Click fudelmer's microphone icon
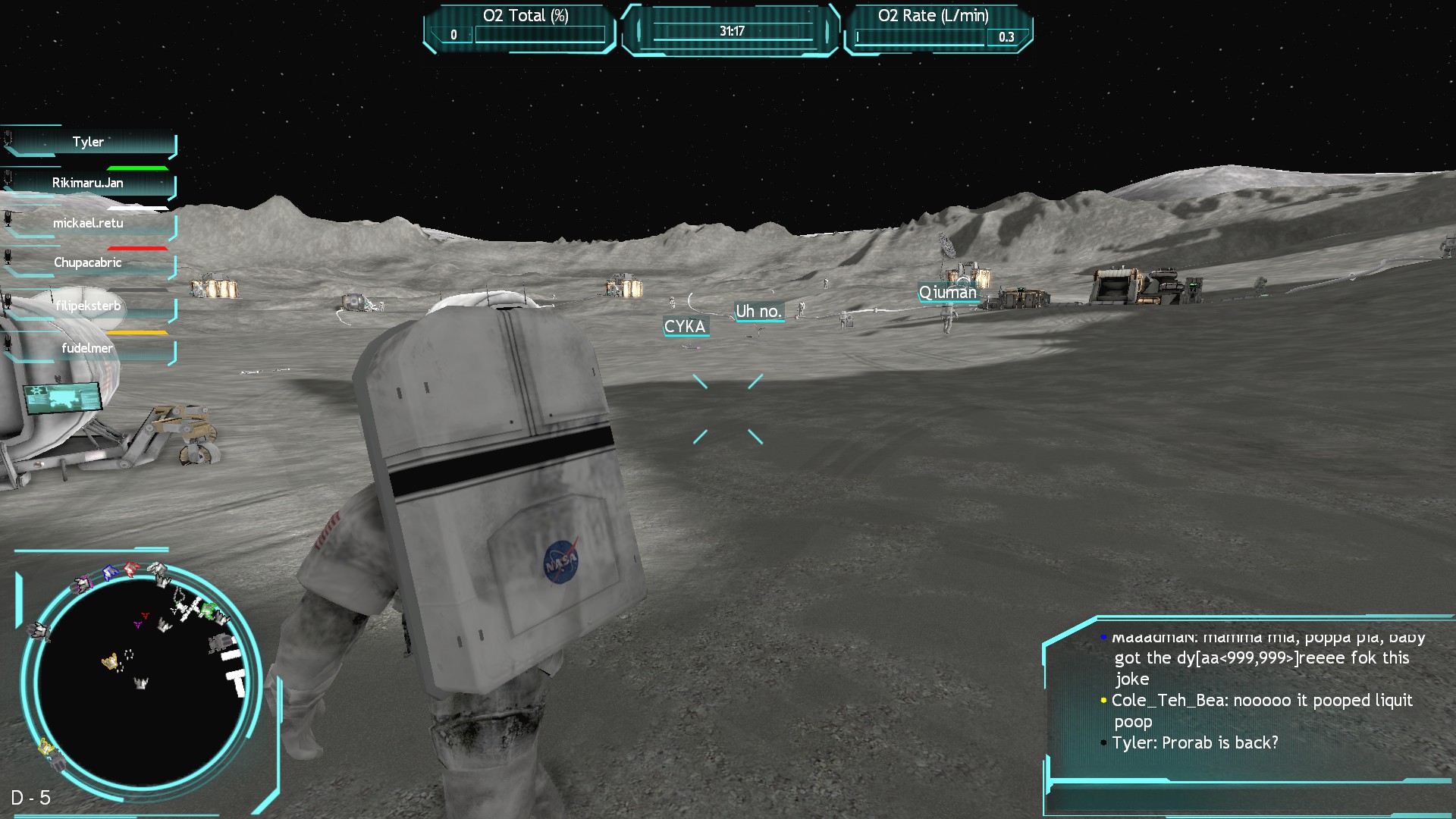This screenshot has width=1456, height=819. 8,344
